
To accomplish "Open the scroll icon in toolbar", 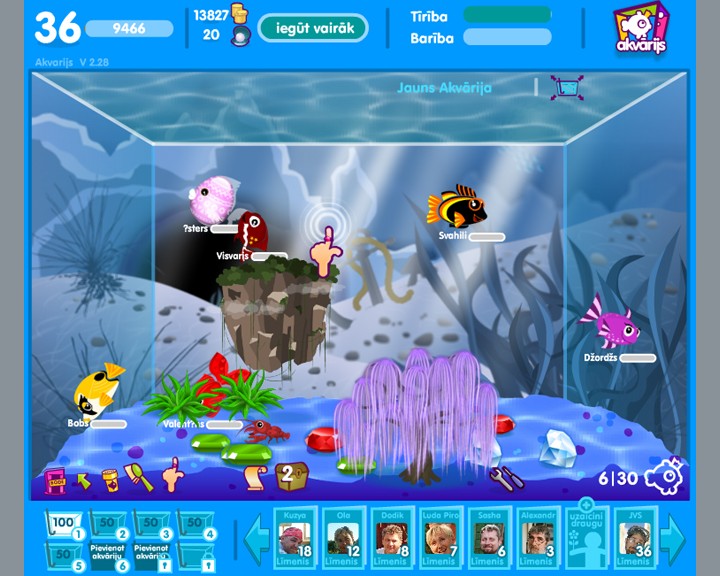I will click(x=253, y=477).
